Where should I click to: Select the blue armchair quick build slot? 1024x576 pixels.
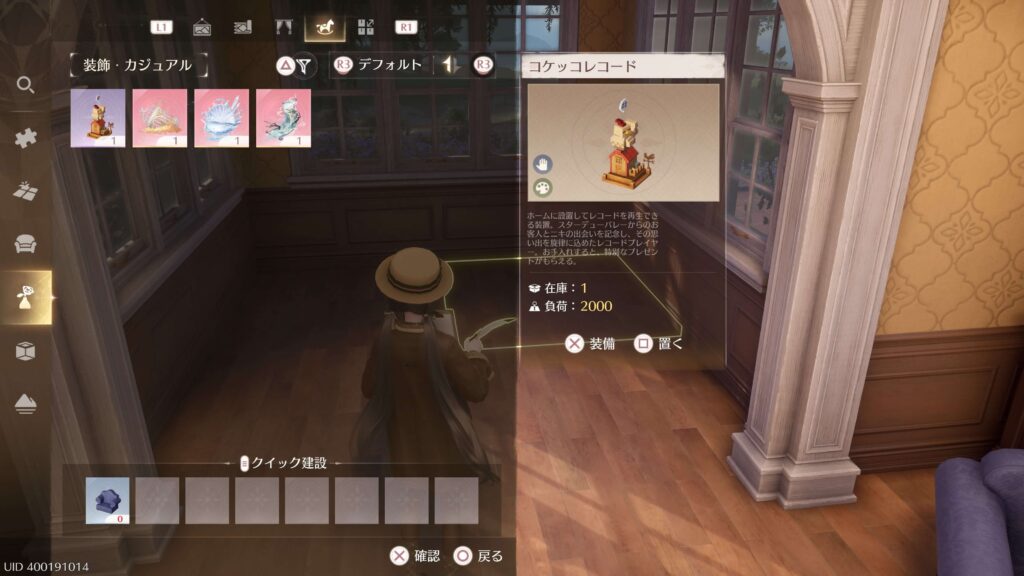click(107, 500)
